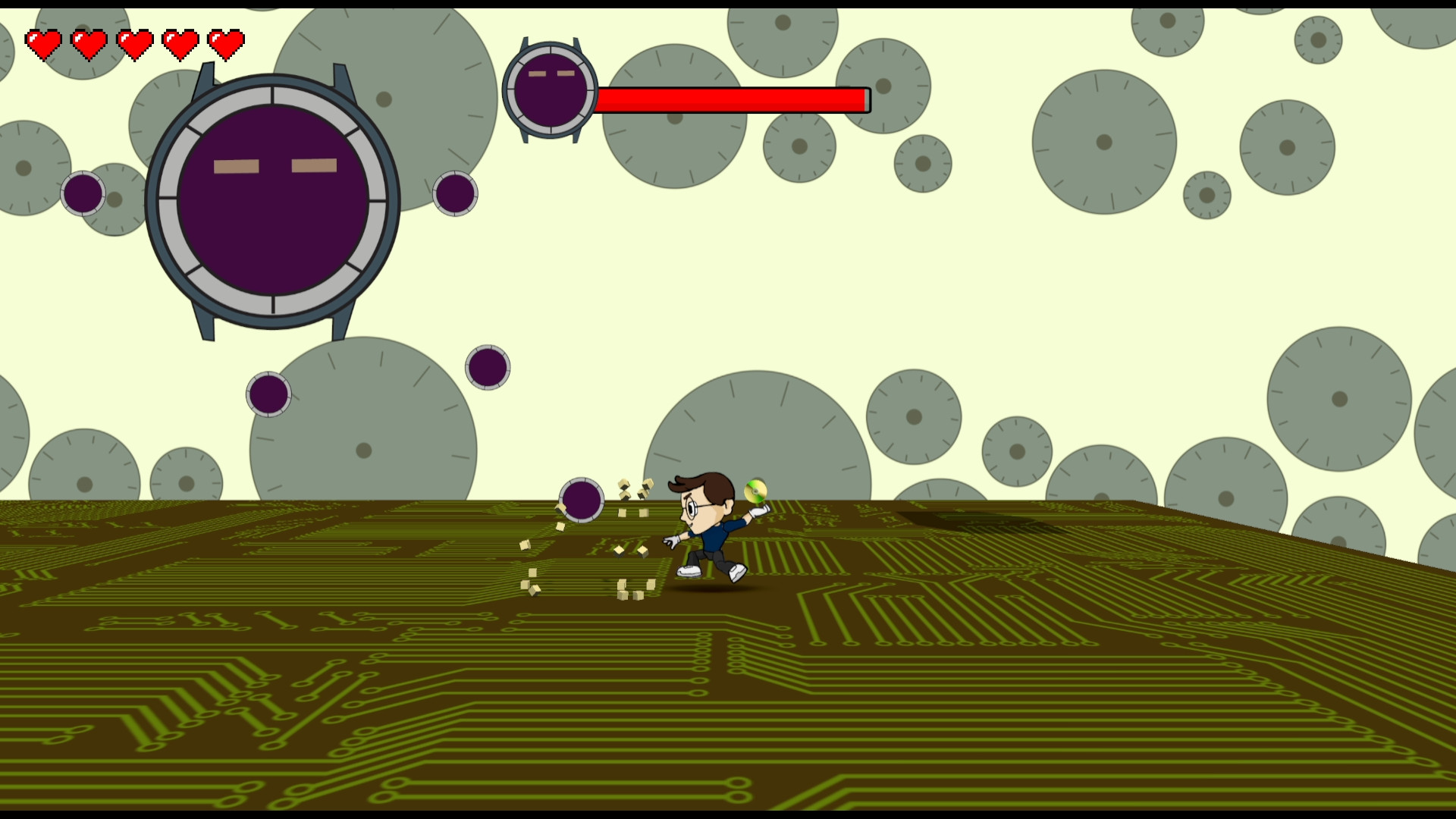Click the second heart to toggle it

[89, 43]
